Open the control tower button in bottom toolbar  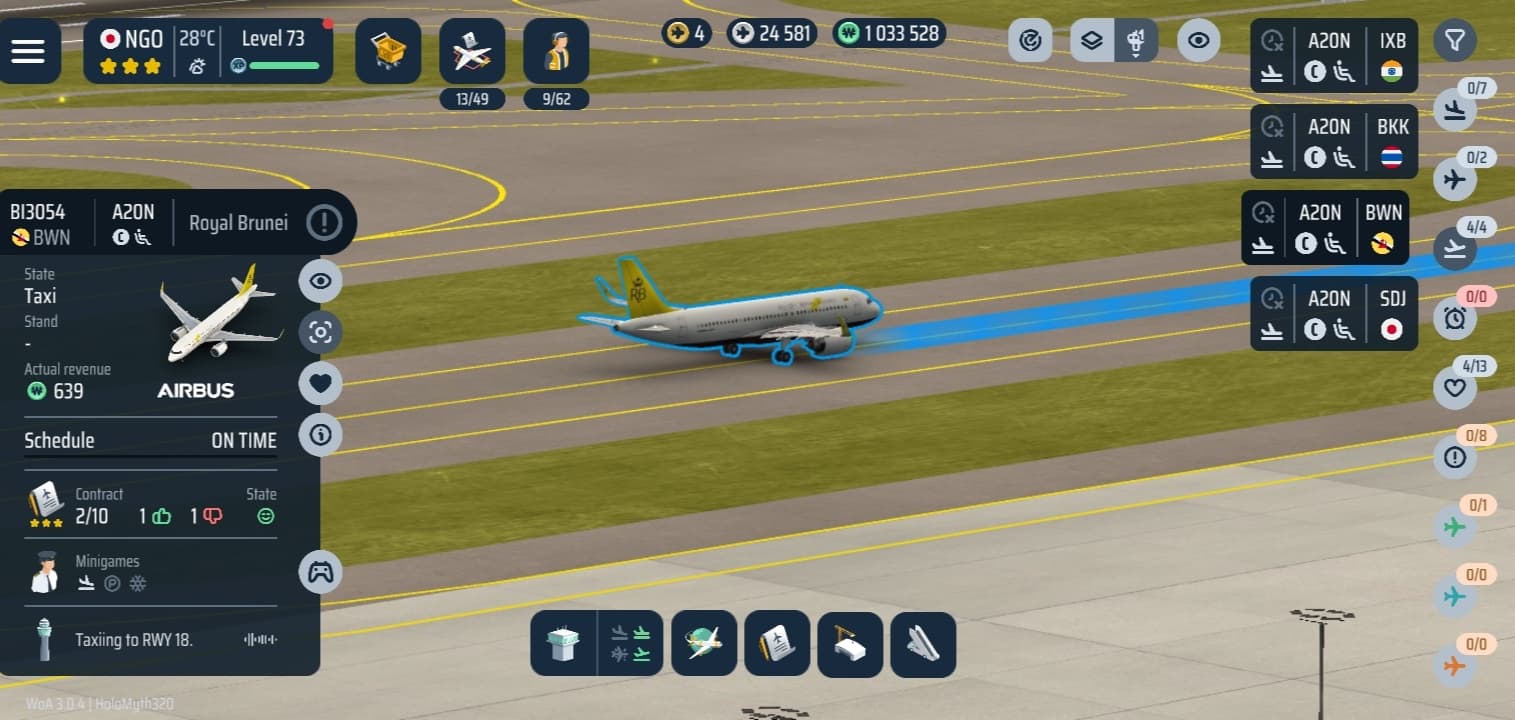click(563, 643)
